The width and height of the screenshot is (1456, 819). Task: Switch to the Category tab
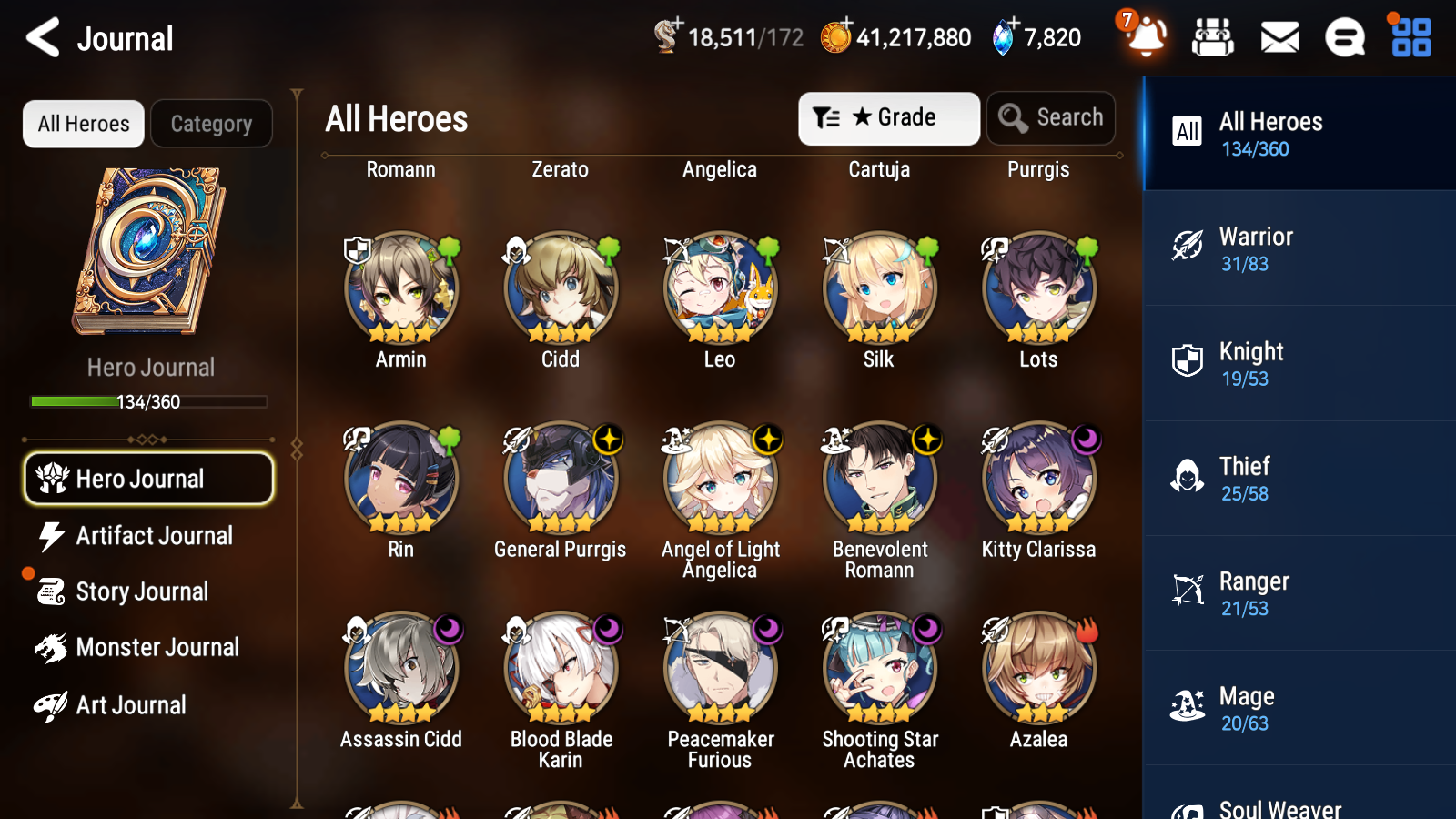pos(211,124)
